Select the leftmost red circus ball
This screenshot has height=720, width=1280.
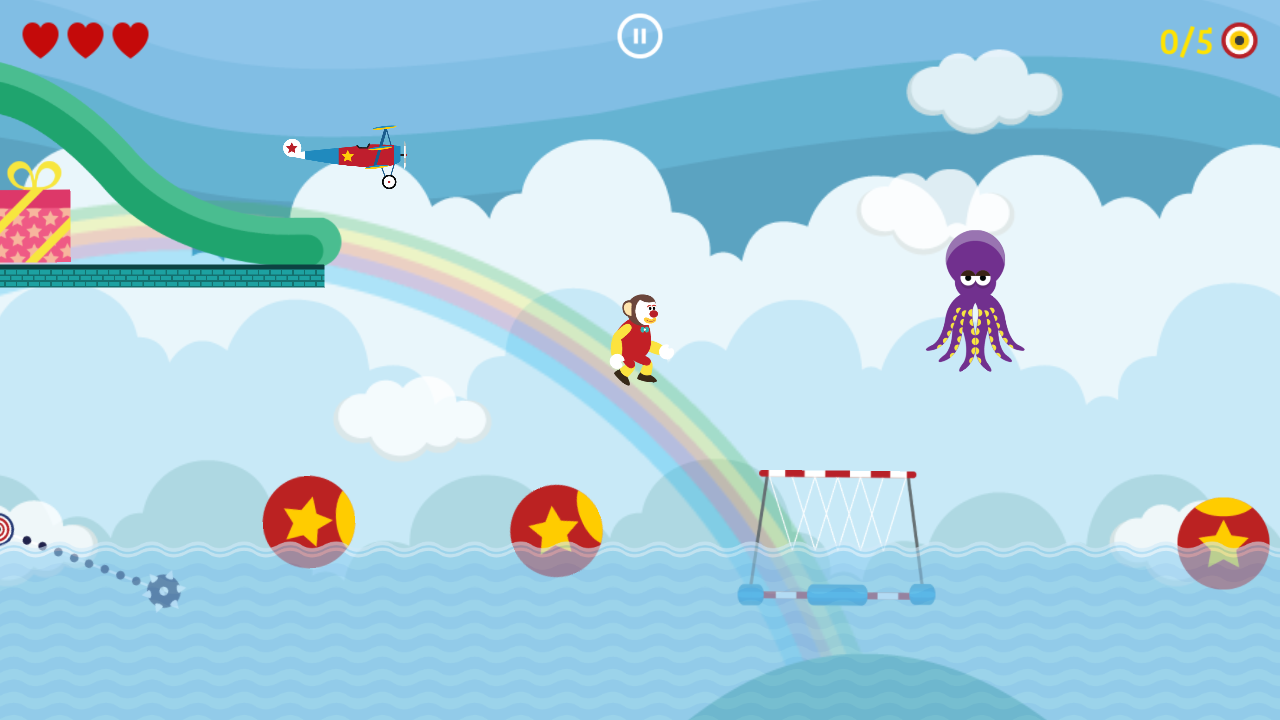(310, 522)
